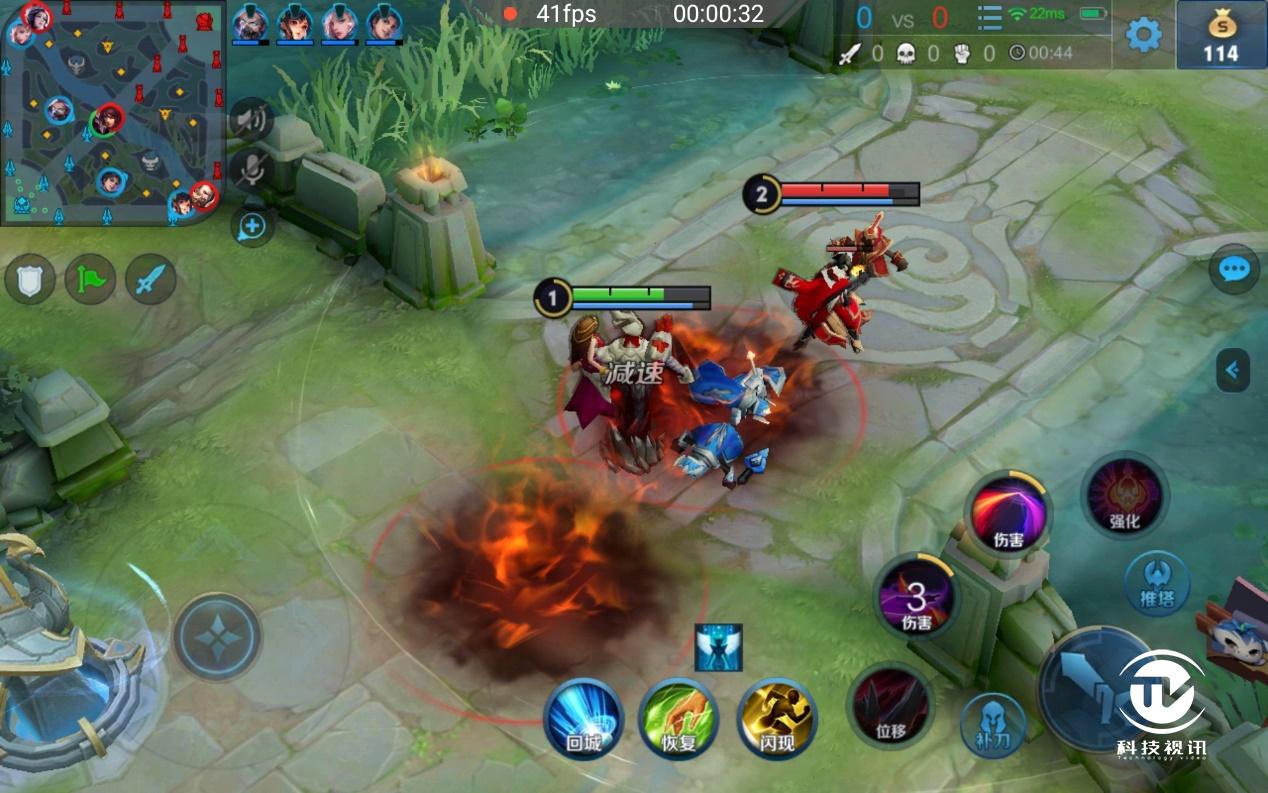Activate the 位移 dash ability
The image size is (1268, 793).
pos(890,705)
